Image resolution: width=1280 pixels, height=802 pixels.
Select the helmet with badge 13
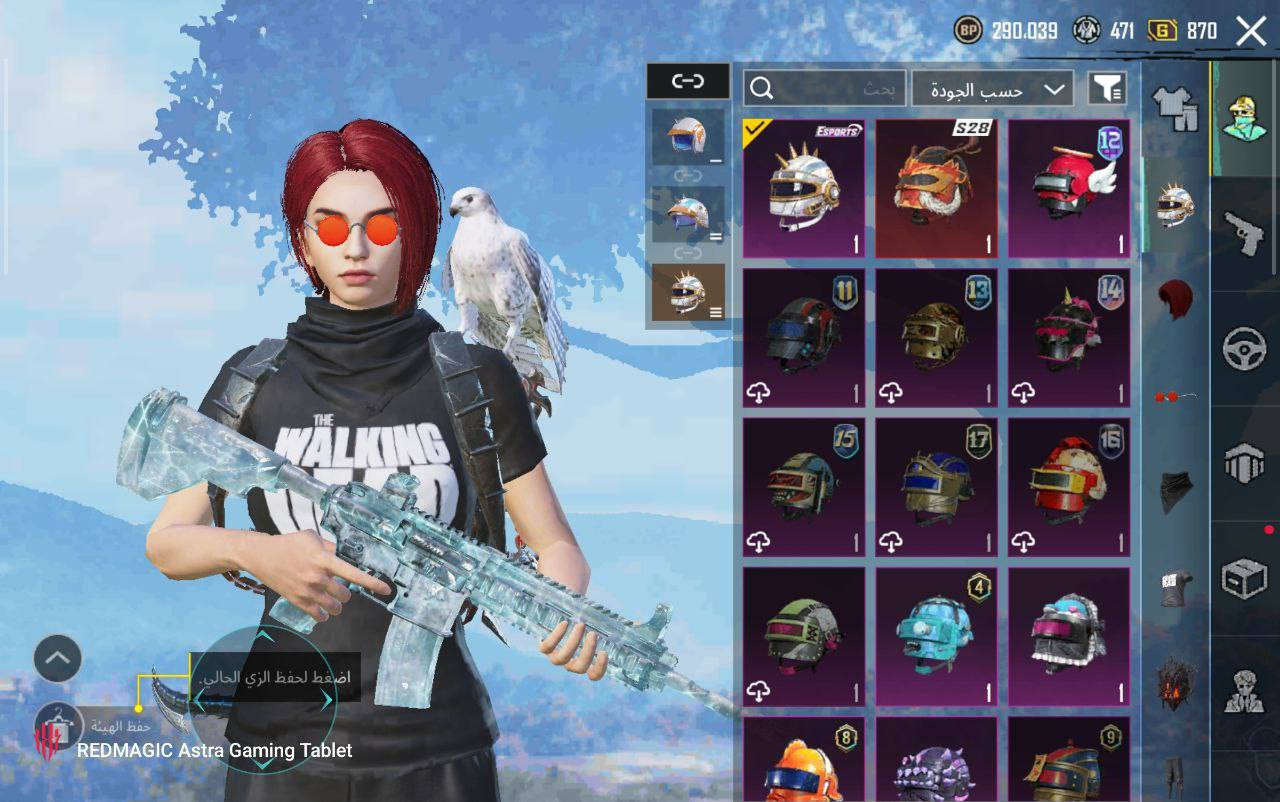(x=936, y=338)
